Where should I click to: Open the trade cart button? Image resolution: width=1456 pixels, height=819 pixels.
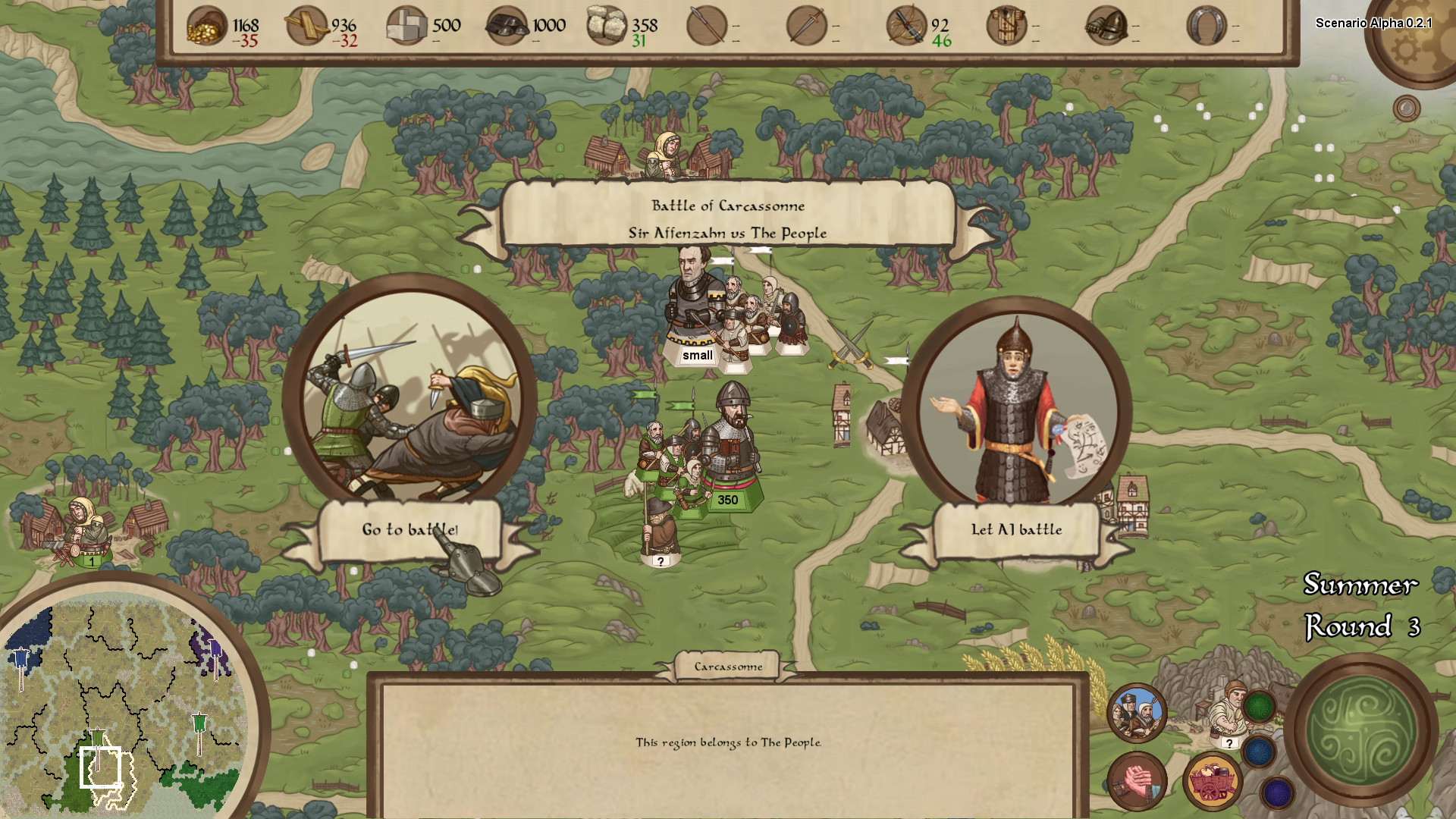(x=1212, y=781)
